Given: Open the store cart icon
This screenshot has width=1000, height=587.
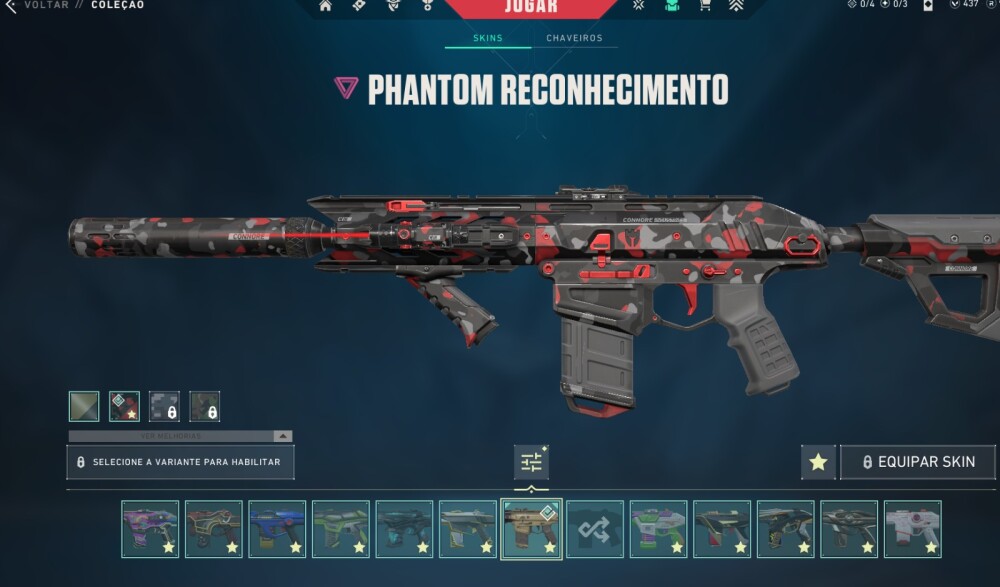Looking at the screenshot, I should [703, 6].
